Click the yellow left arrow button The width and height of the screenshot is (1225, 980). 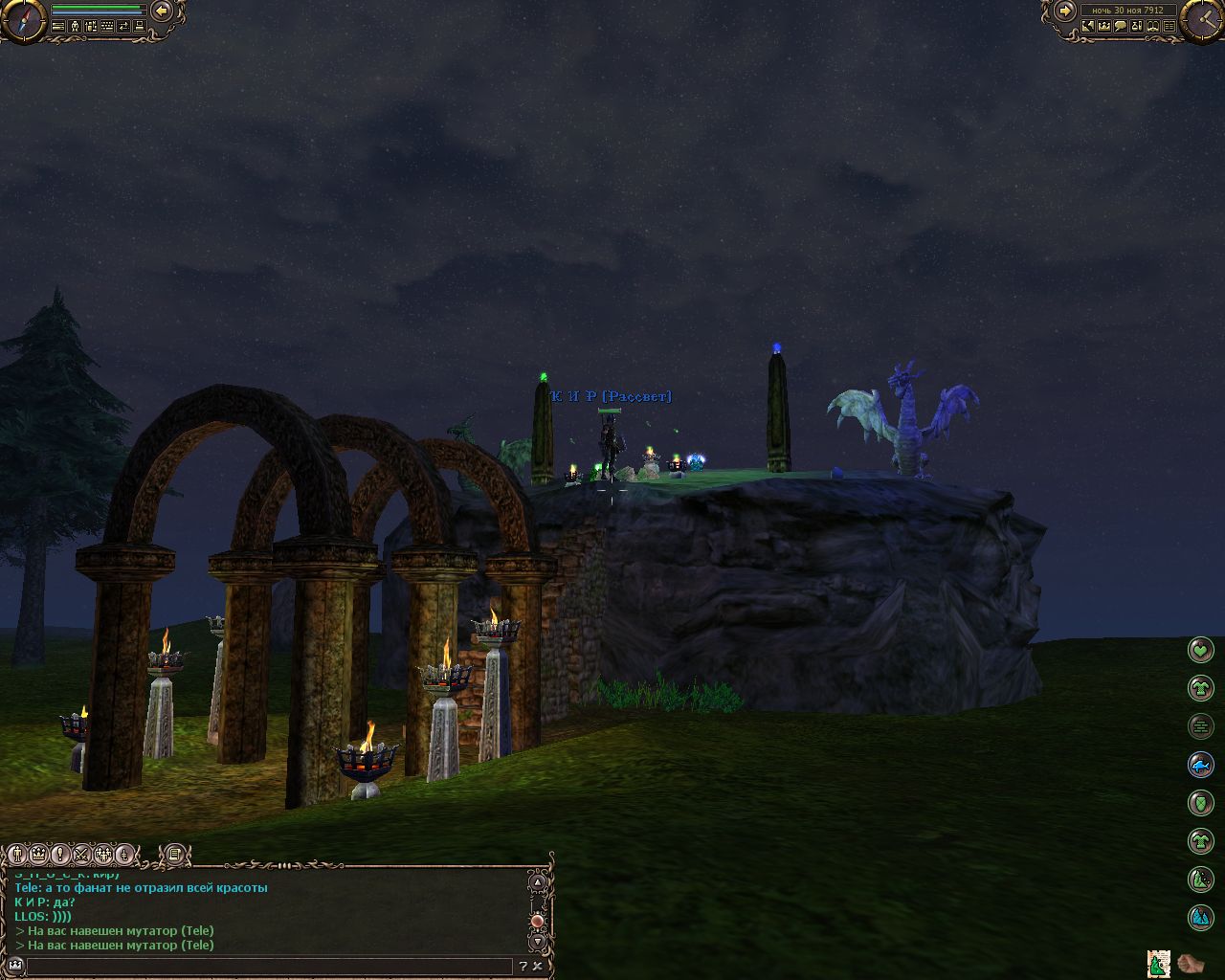click(x=162, y=11)
